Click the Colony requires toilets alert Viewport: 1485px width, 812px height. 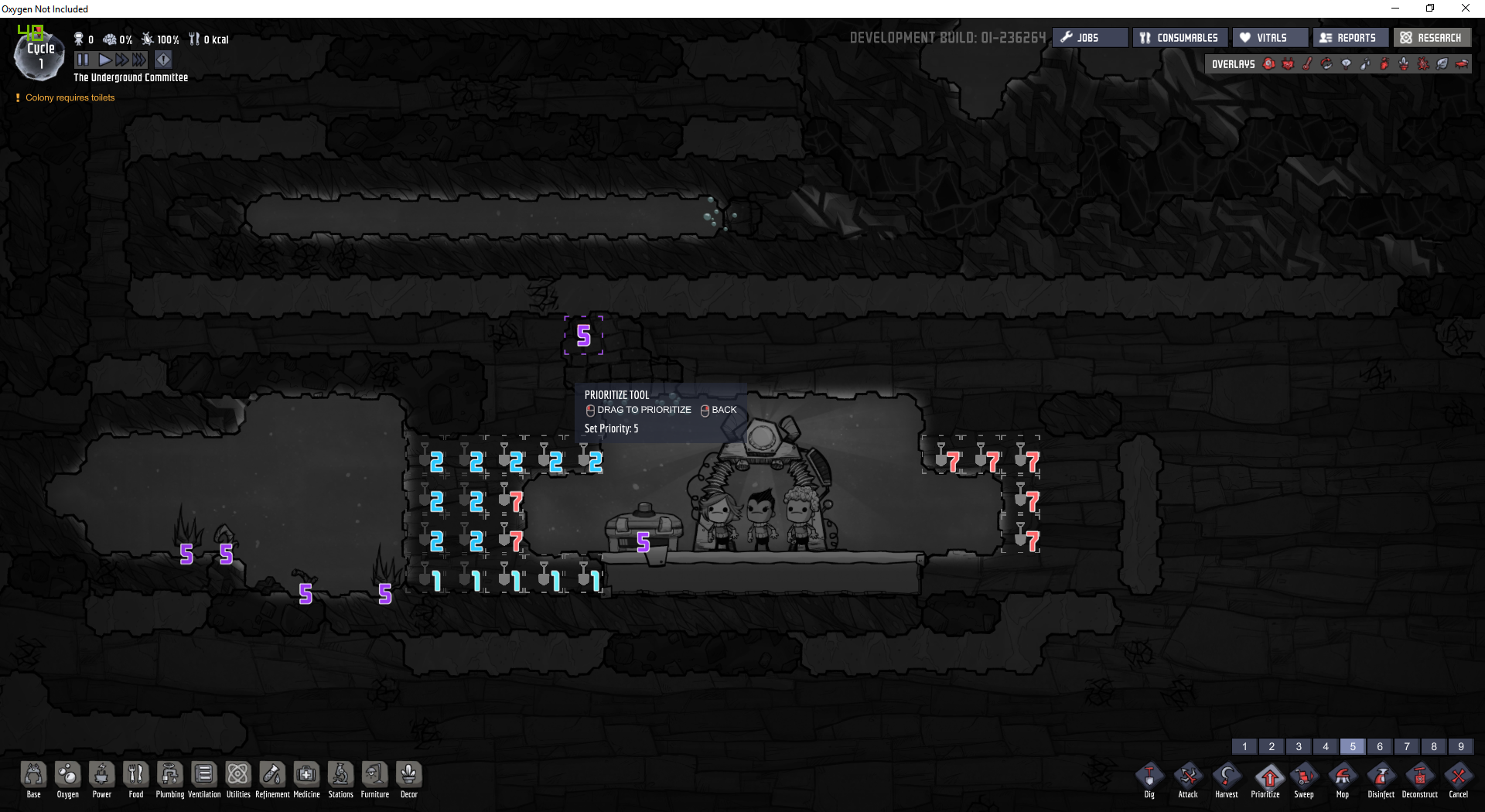pyautogui.click(x=70, y=98)
